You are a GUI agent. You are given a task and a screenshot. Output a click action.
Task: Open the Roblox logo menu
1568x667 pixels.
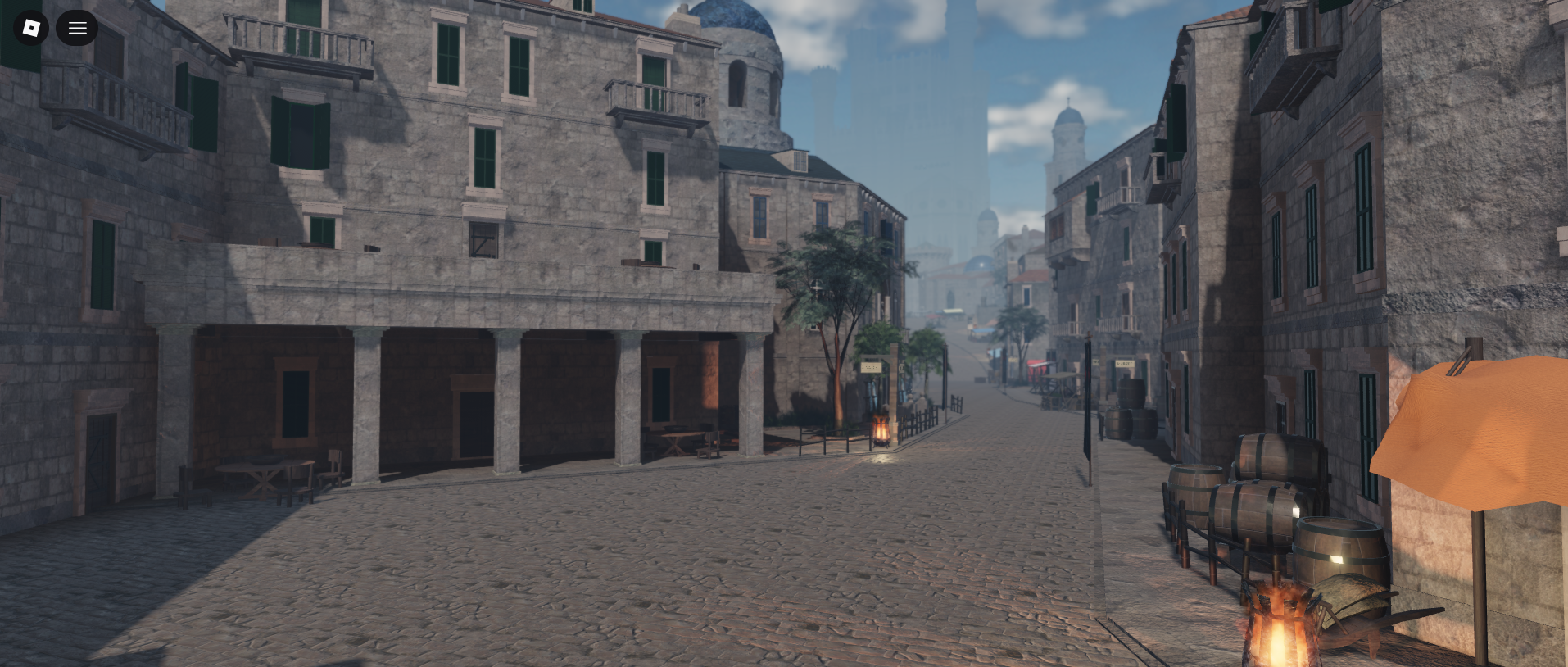[x=31, y=28]
